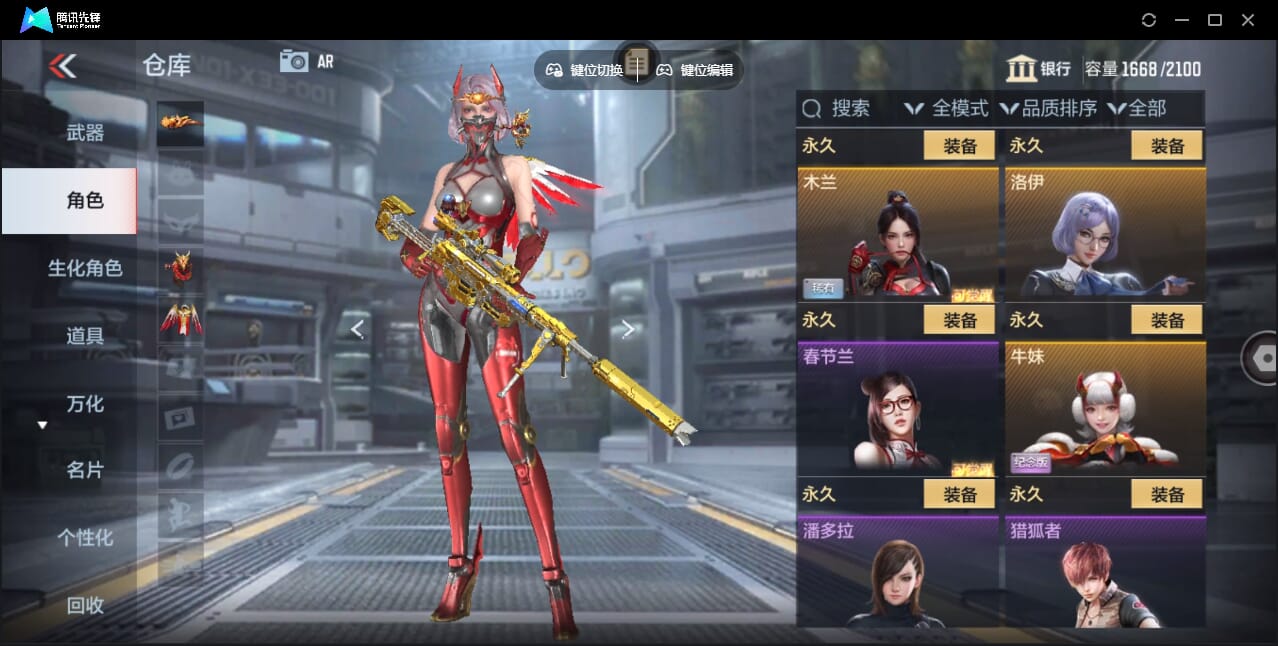Maximize the emulator window

(x=1215, y=20)
